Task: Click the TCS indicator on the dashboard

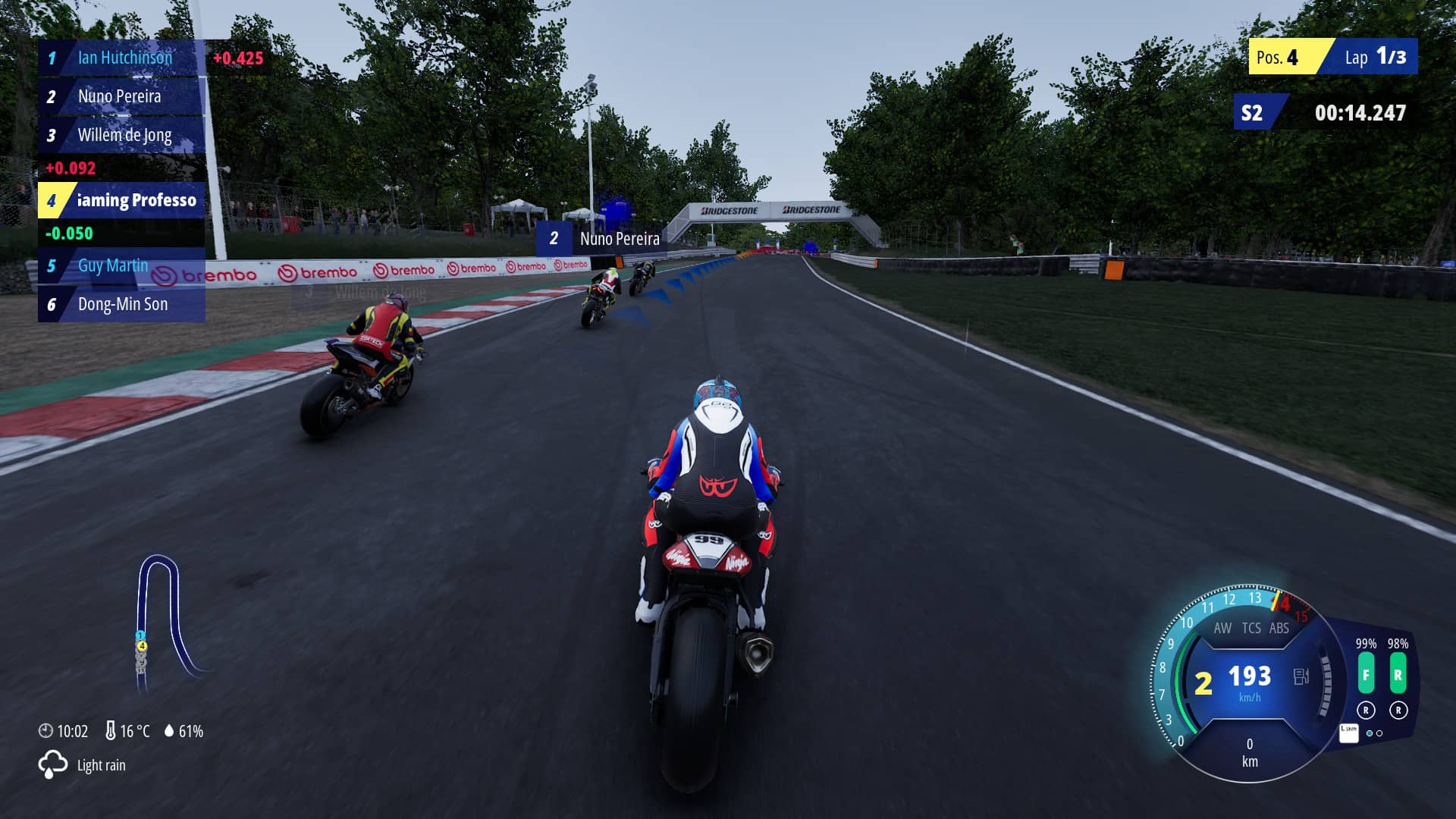Action: (x=1251, y=628)
